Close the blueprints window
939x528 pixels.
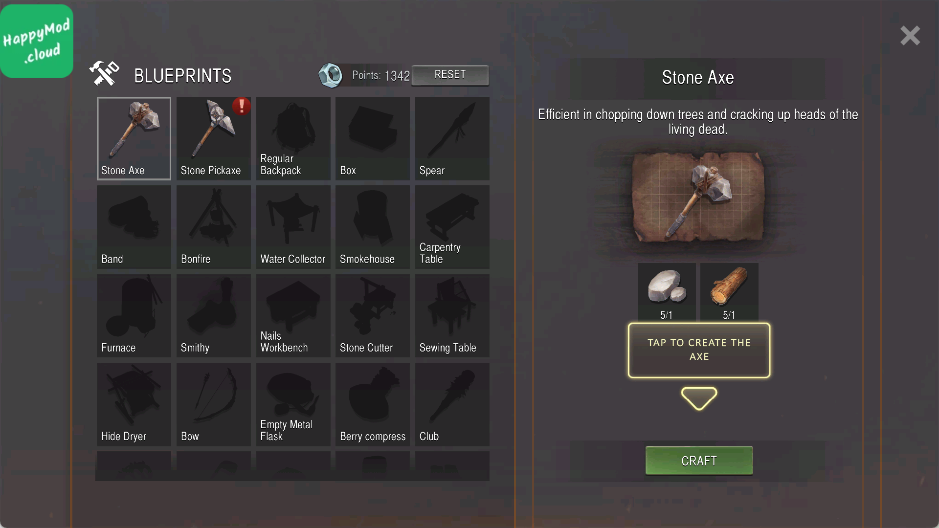910,36
